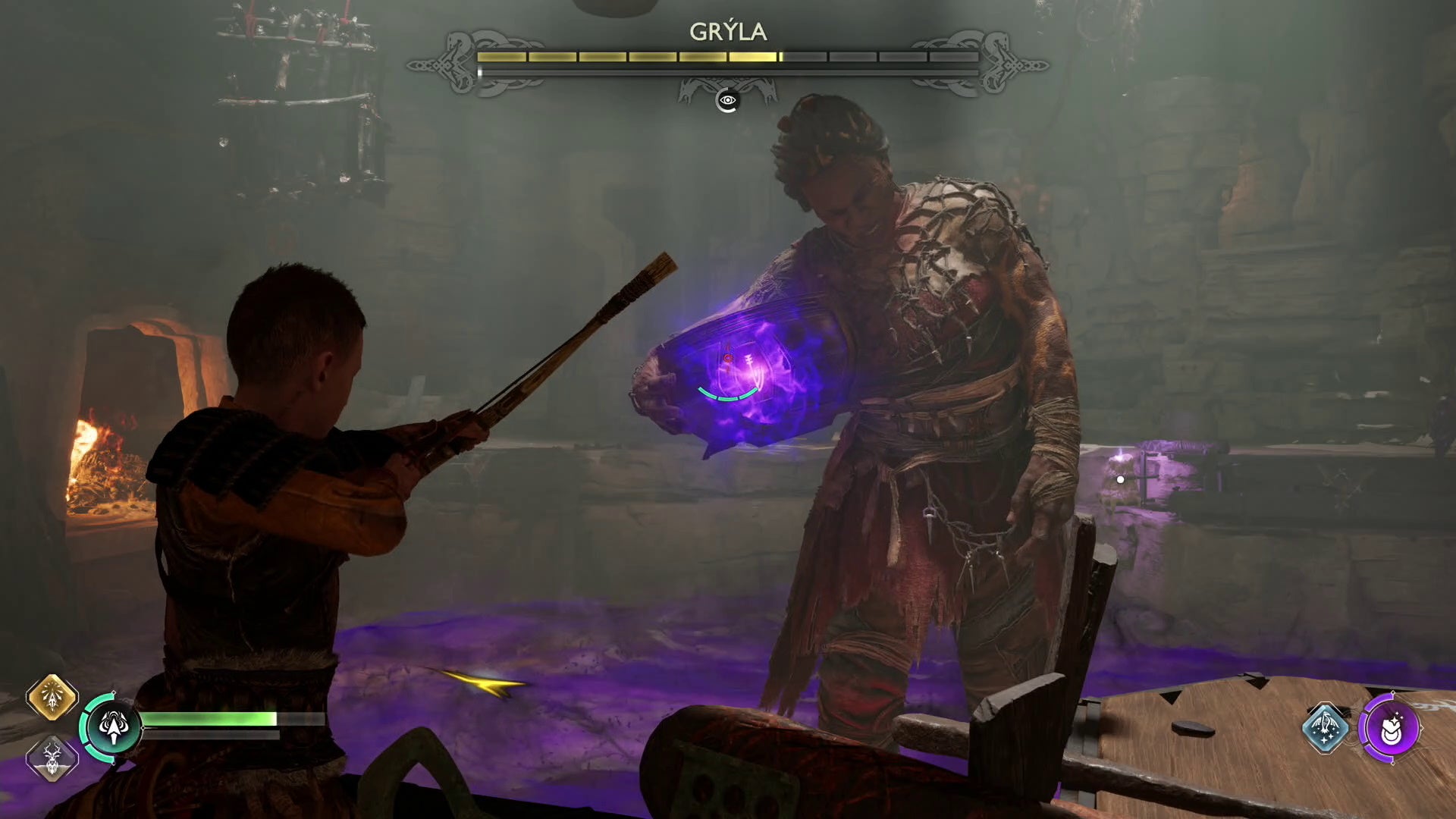Use the blue bird-and-stars ability
The image size is (1456, 819).
pyautogui.click(x=1325, y=728)
